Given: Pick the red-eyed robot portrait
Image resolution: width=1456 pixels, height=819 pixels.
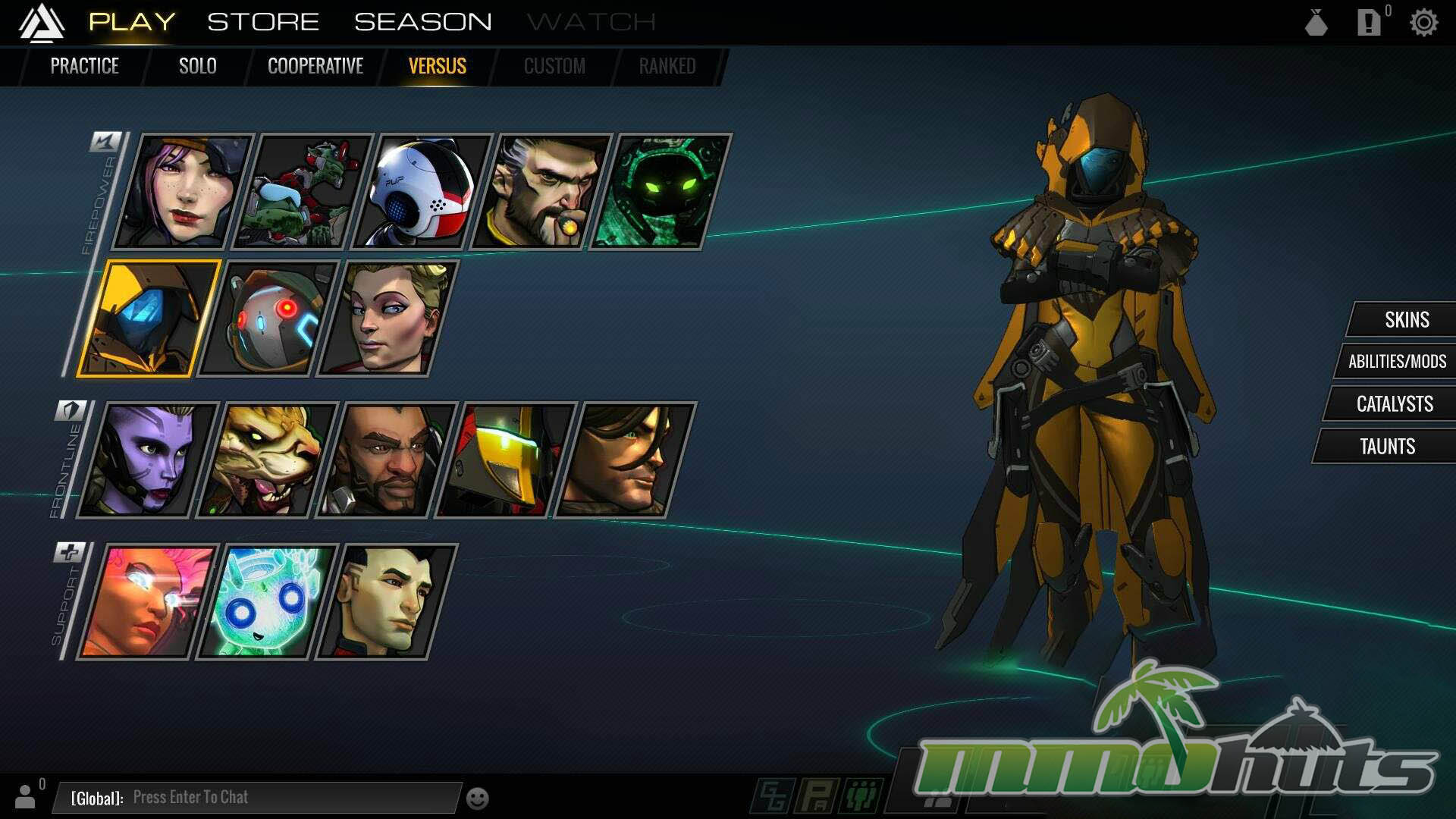Looking at the screenshot, I should click(267, 318).
